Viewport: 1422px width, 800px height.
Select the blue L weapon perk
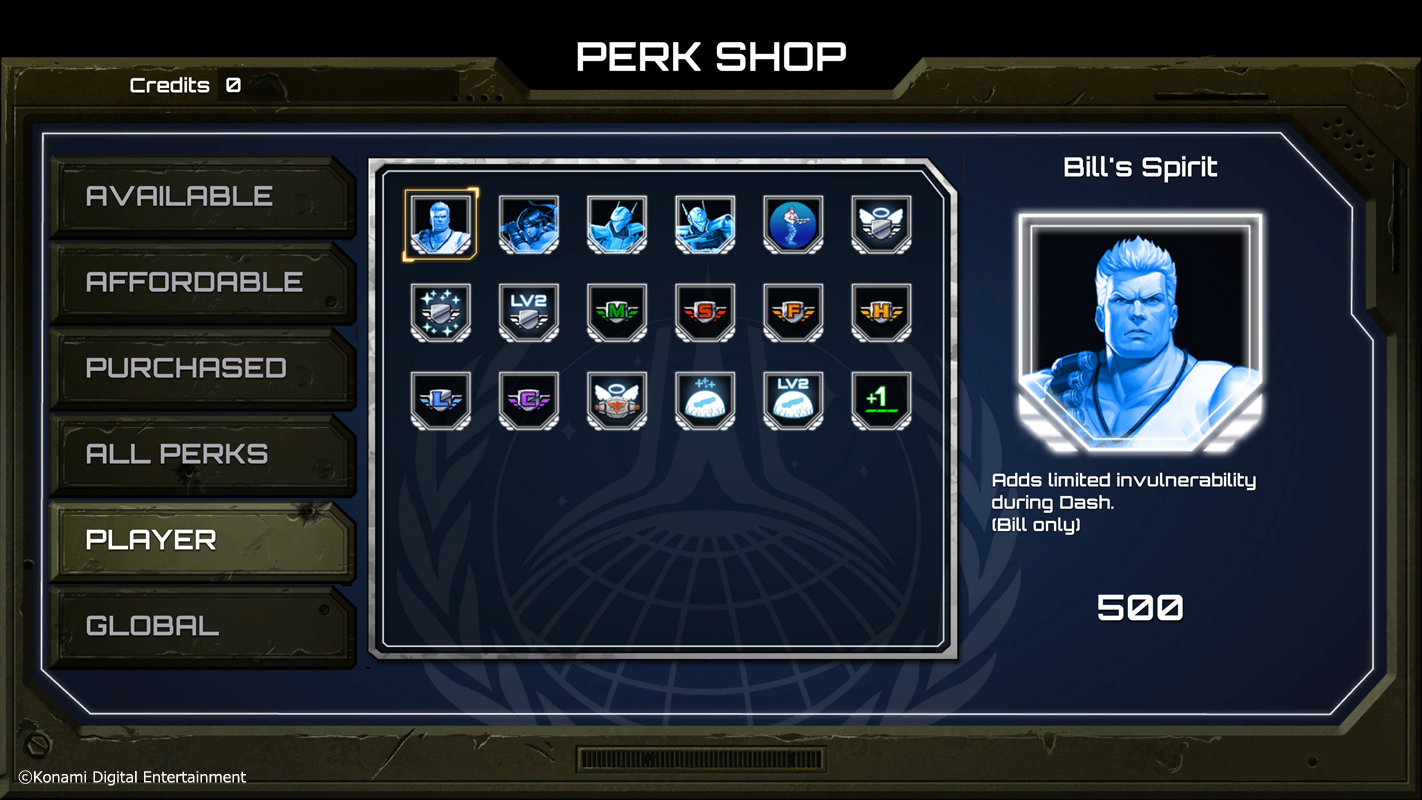click(x=441, y=400)
